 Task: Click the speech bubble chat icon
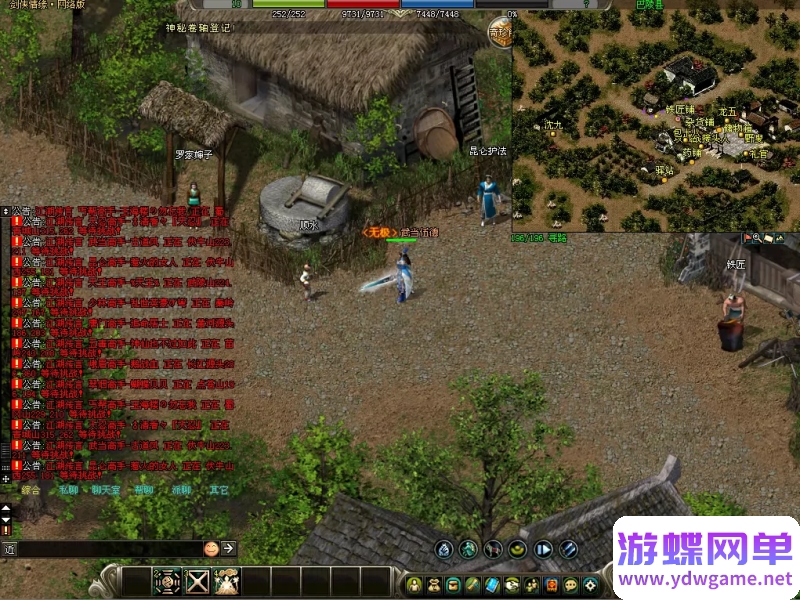[570, 583]
